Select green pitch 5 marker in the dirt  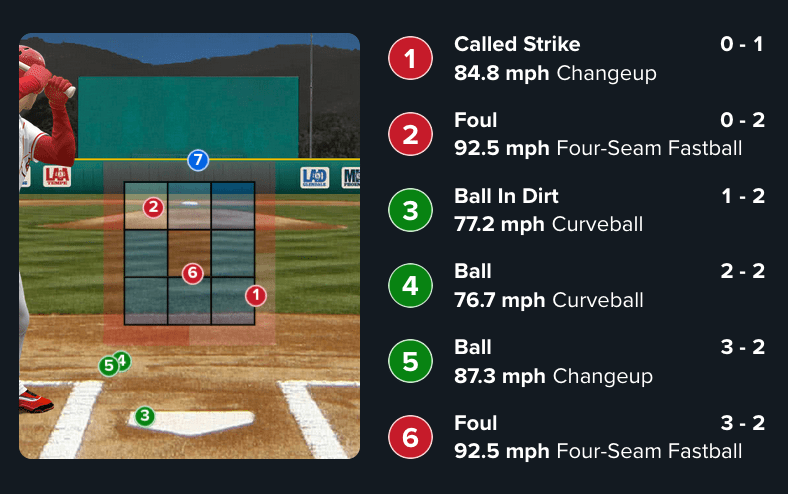pyautogui.click(x=108, y=366)
